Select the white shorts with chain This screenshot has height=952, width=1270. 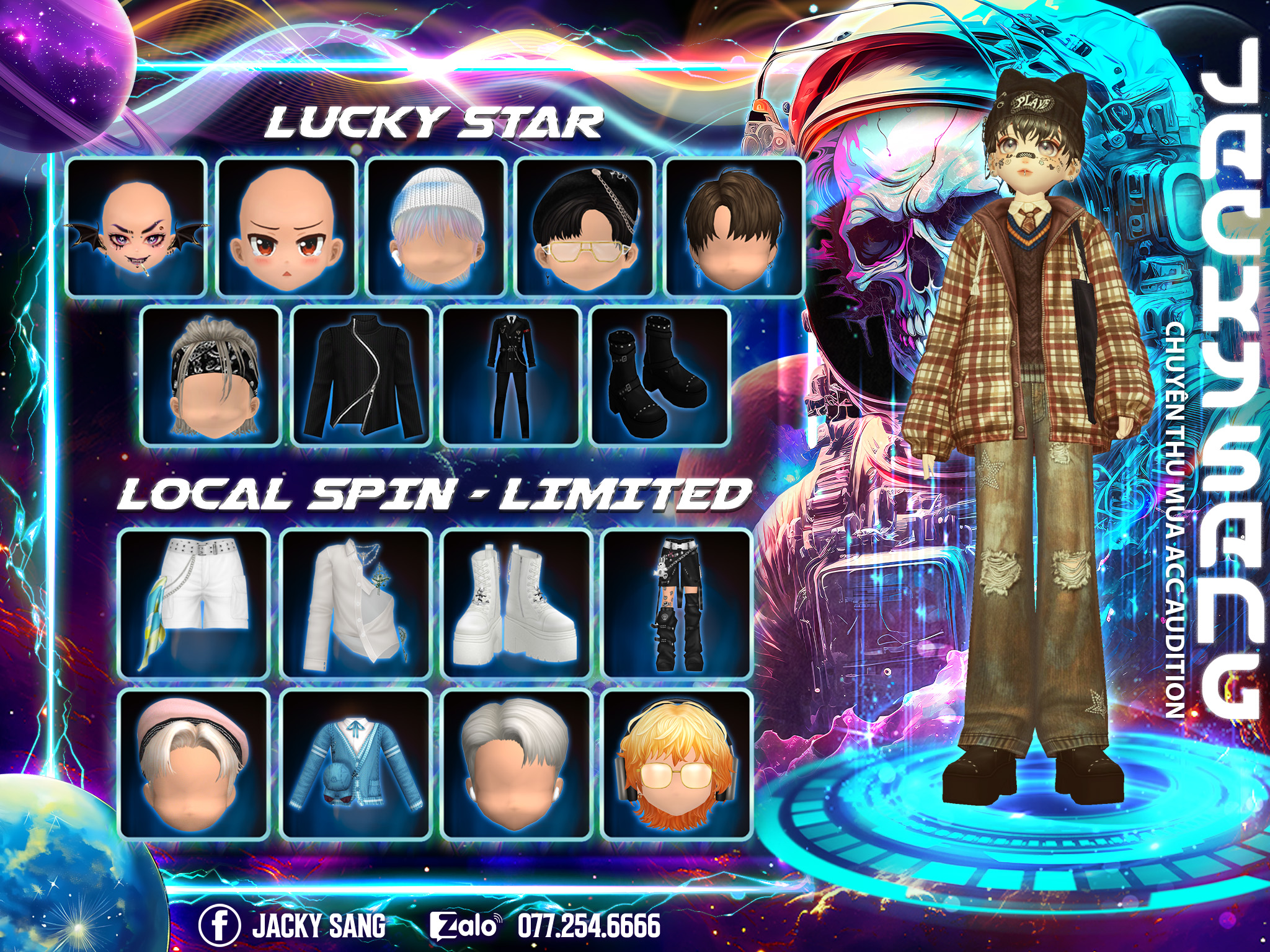194,604
